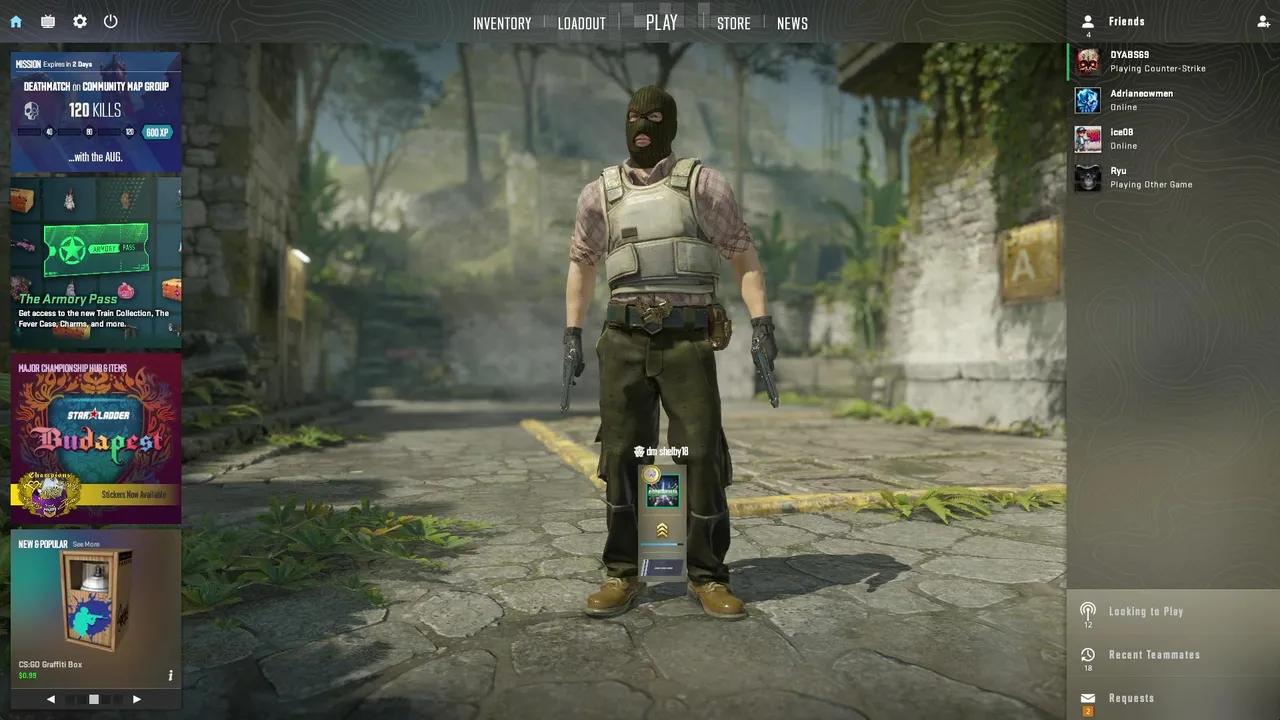Open the Store menu item
1280x720 pixels.
tap(734, 22)
